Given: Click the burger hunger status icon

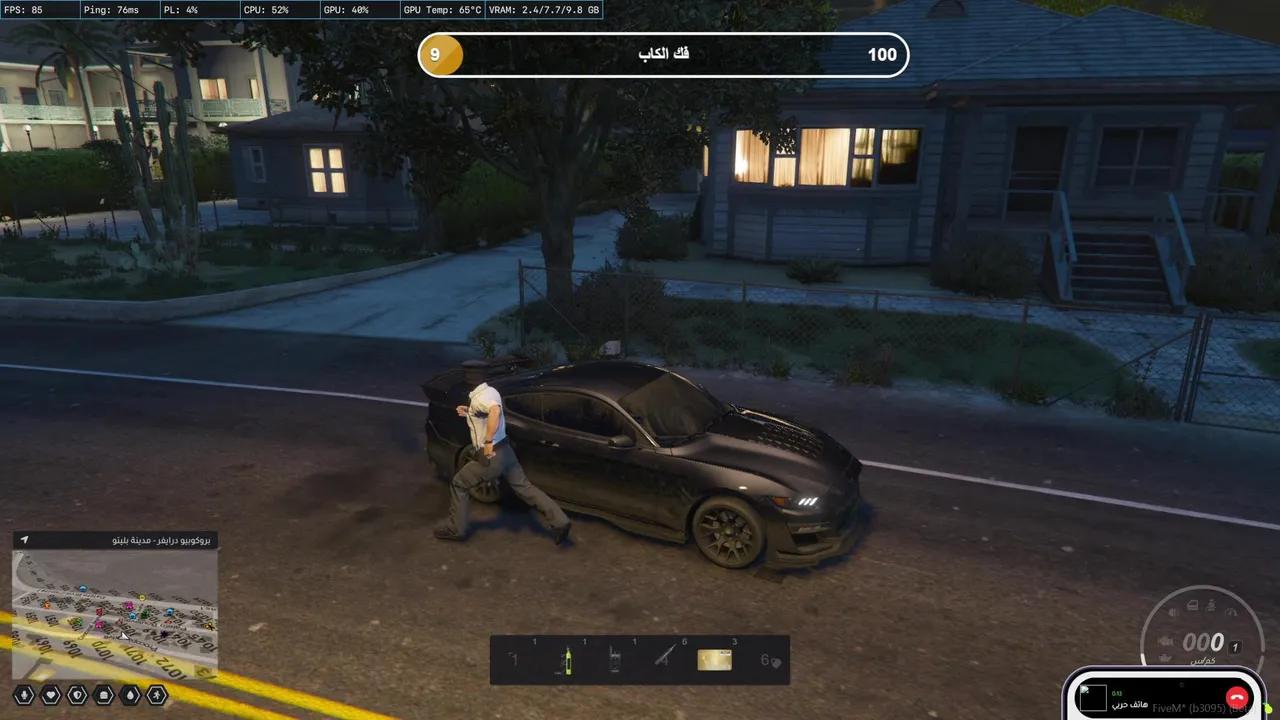Looking at the screenshot, I should (x=104, y=695).
